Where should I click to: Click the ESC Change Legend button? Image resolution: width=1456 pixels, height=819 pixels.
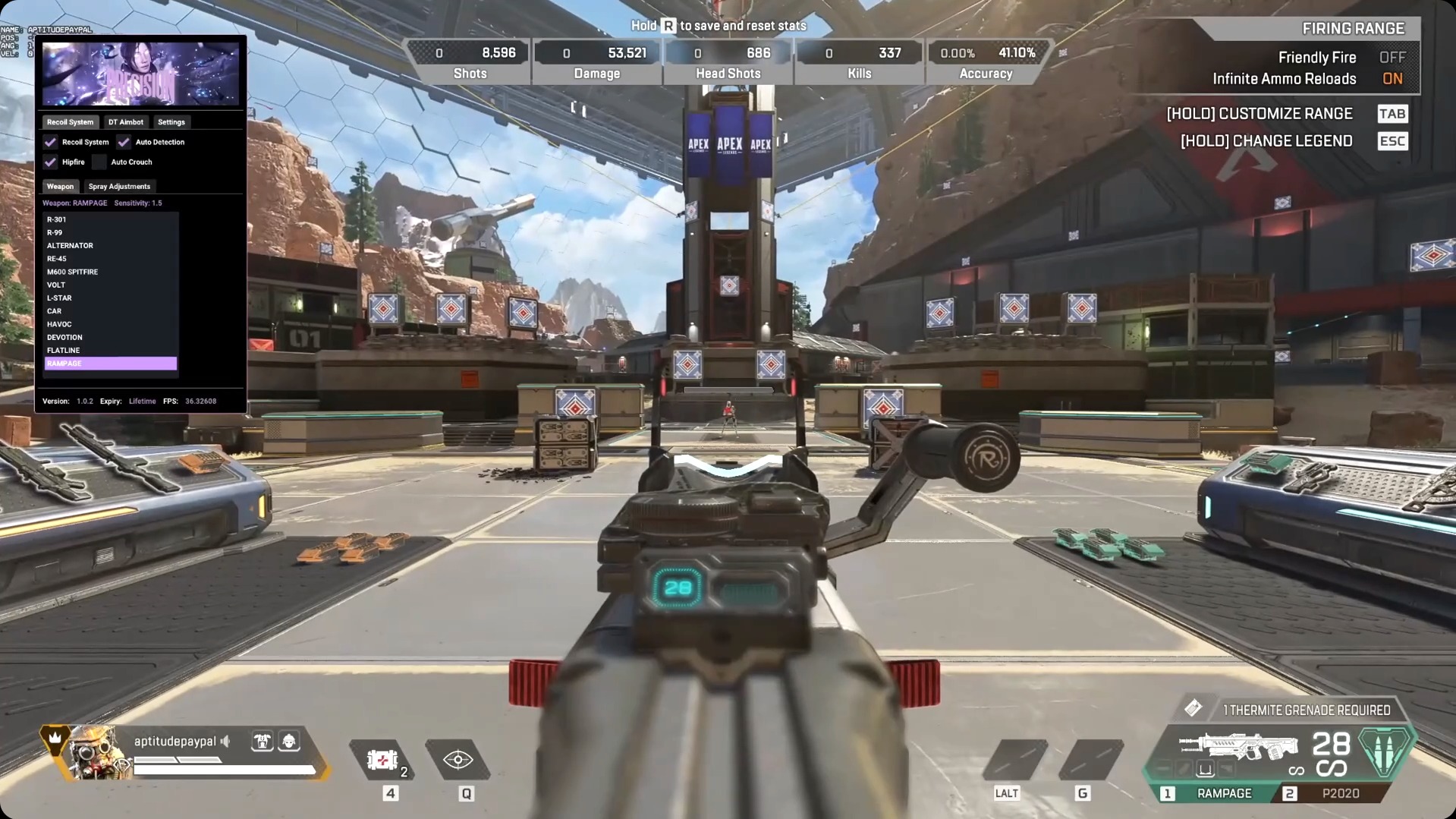[1392, 140]
